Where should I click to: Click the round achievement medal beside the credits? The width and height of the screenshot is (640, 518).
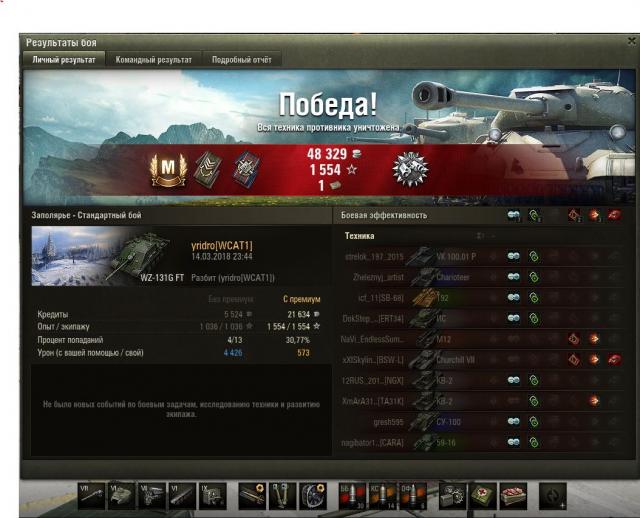pyautogui.click(x=410, y=167)
